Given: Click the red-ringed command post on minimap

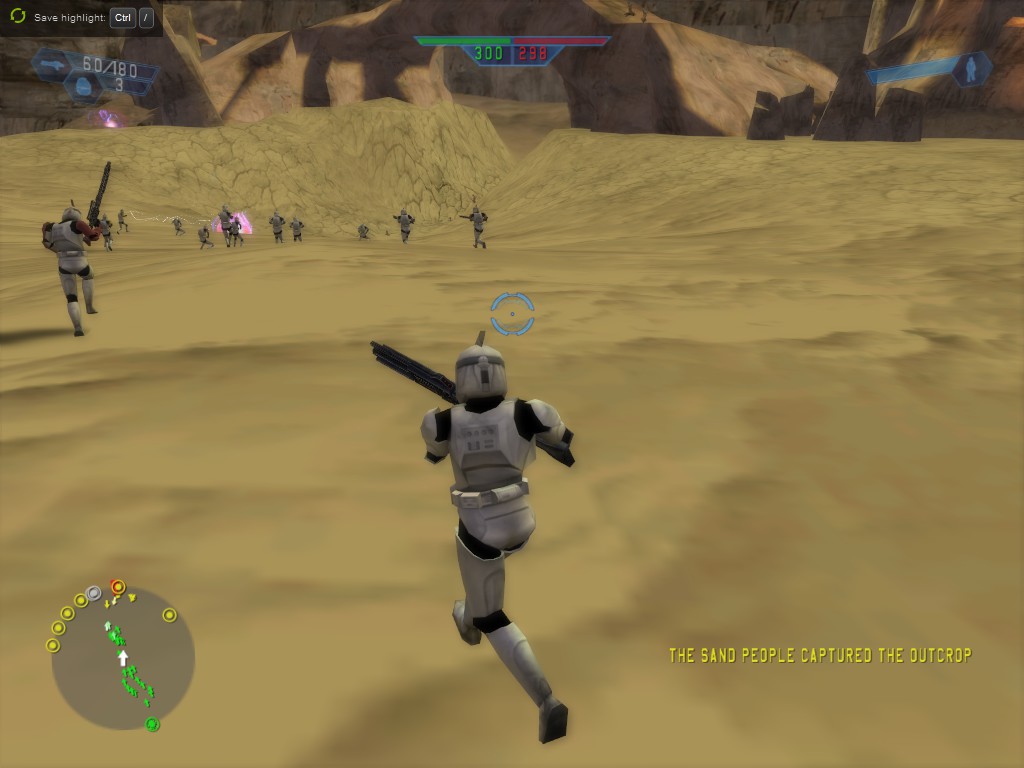Looking at the screenshot, I should (118, 587).
